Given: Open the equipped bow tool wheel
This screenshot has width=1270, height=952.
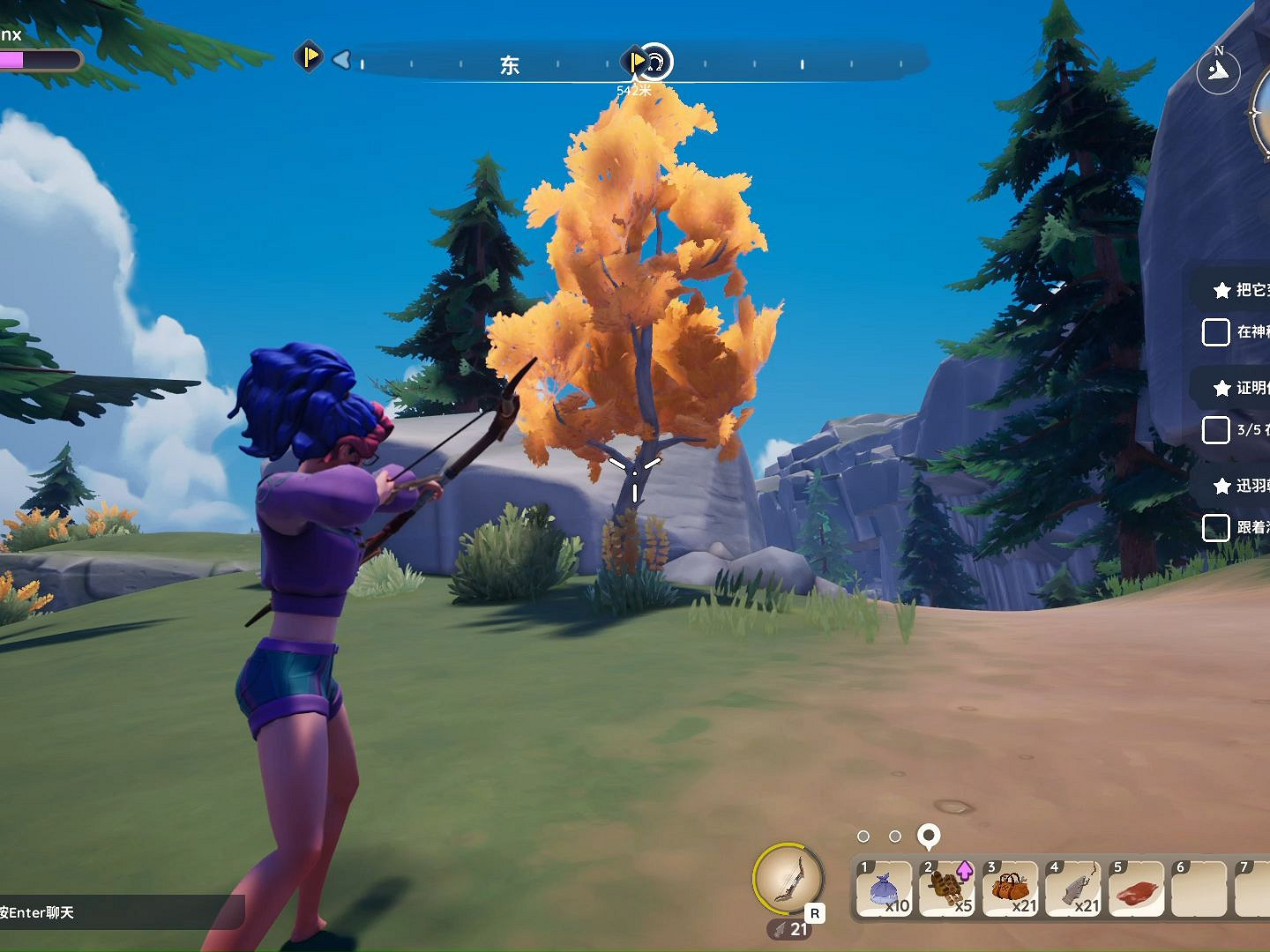Looking at the screenshot, I should (788, 877).
